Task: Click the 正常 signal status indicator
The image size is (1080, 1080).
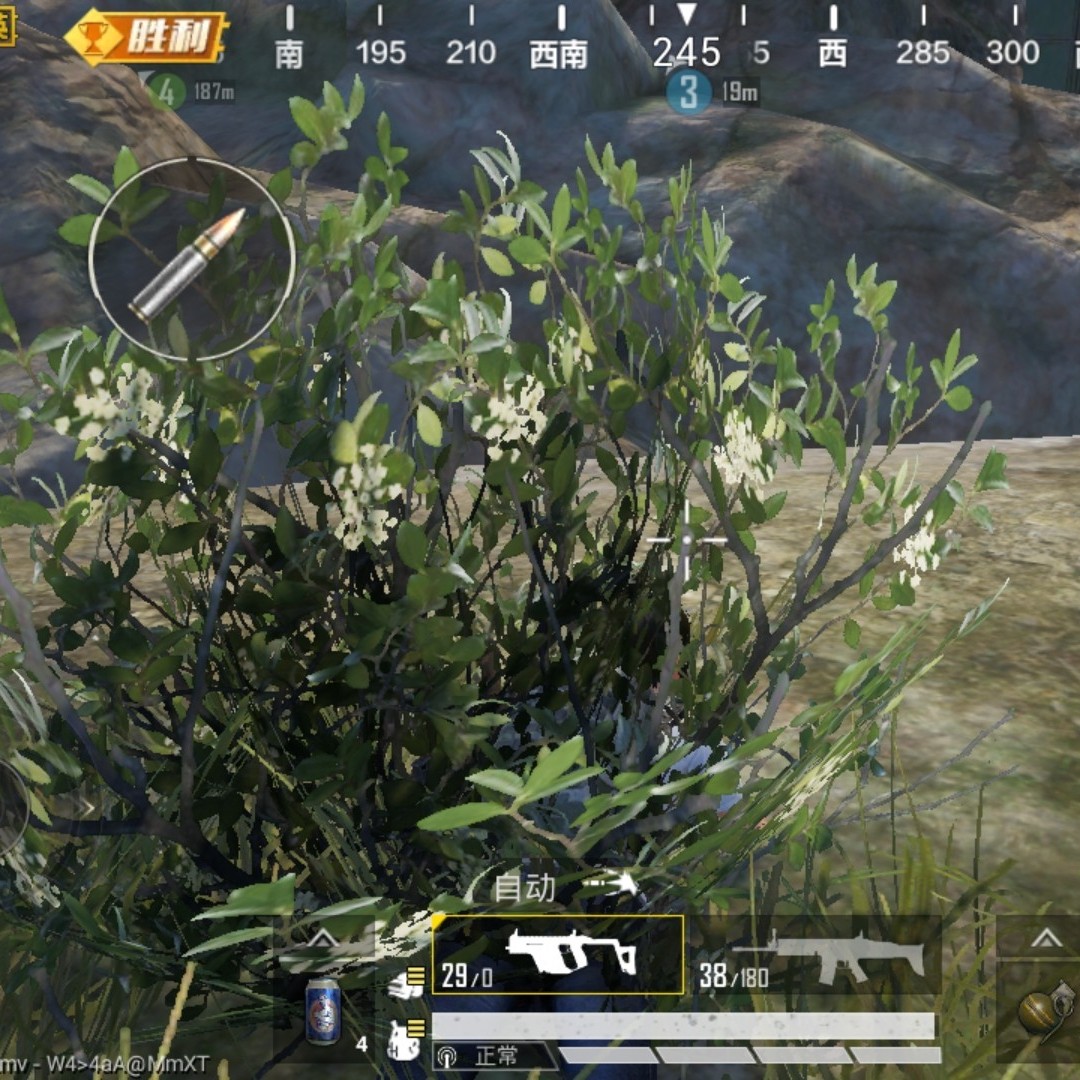Action: (x=494, y=1056)
